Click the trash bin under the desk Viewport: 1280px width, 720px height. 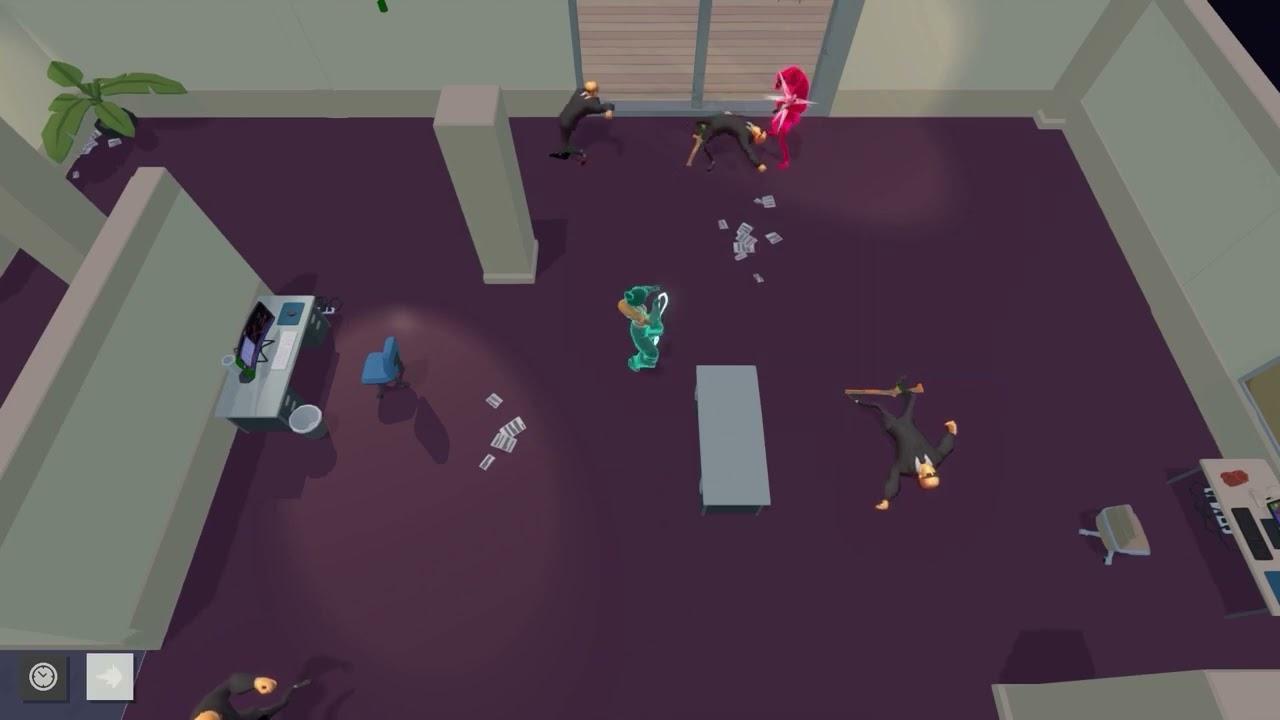[305, 418]
